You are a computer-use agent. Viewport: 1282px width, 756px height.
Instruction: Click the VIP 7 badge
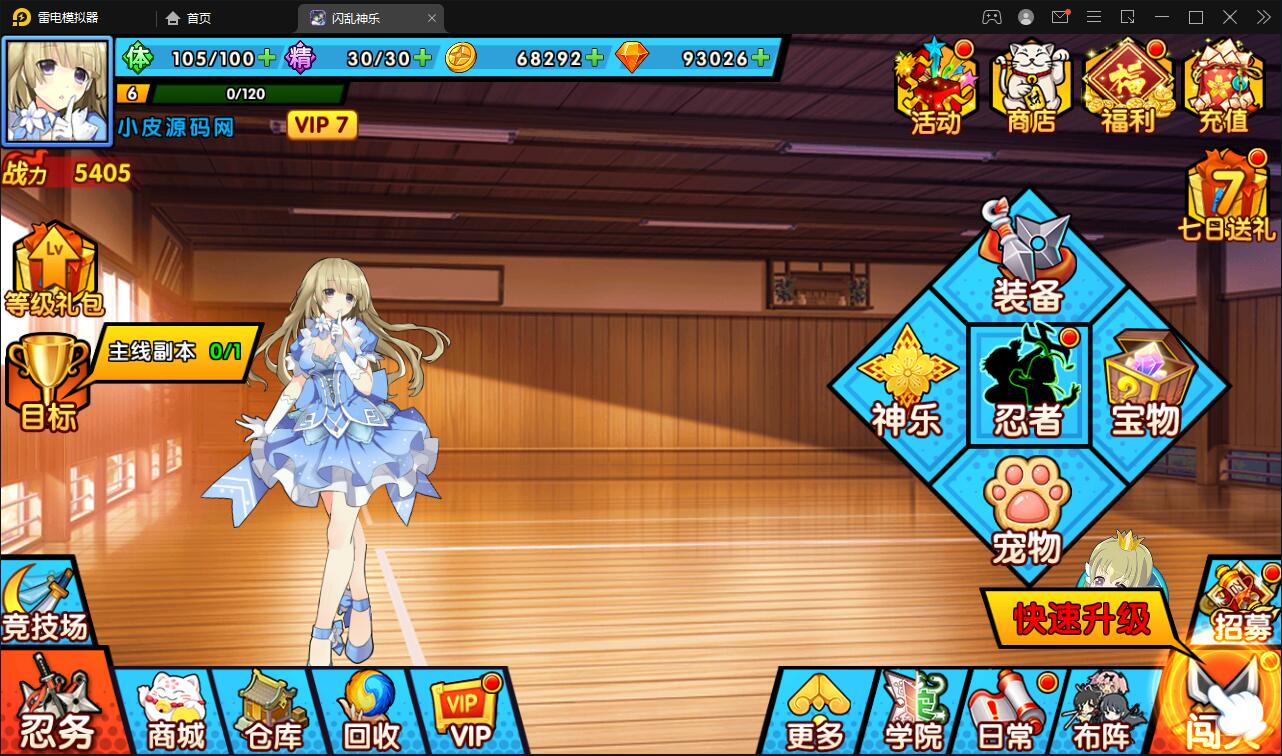(x=321, y=124)
